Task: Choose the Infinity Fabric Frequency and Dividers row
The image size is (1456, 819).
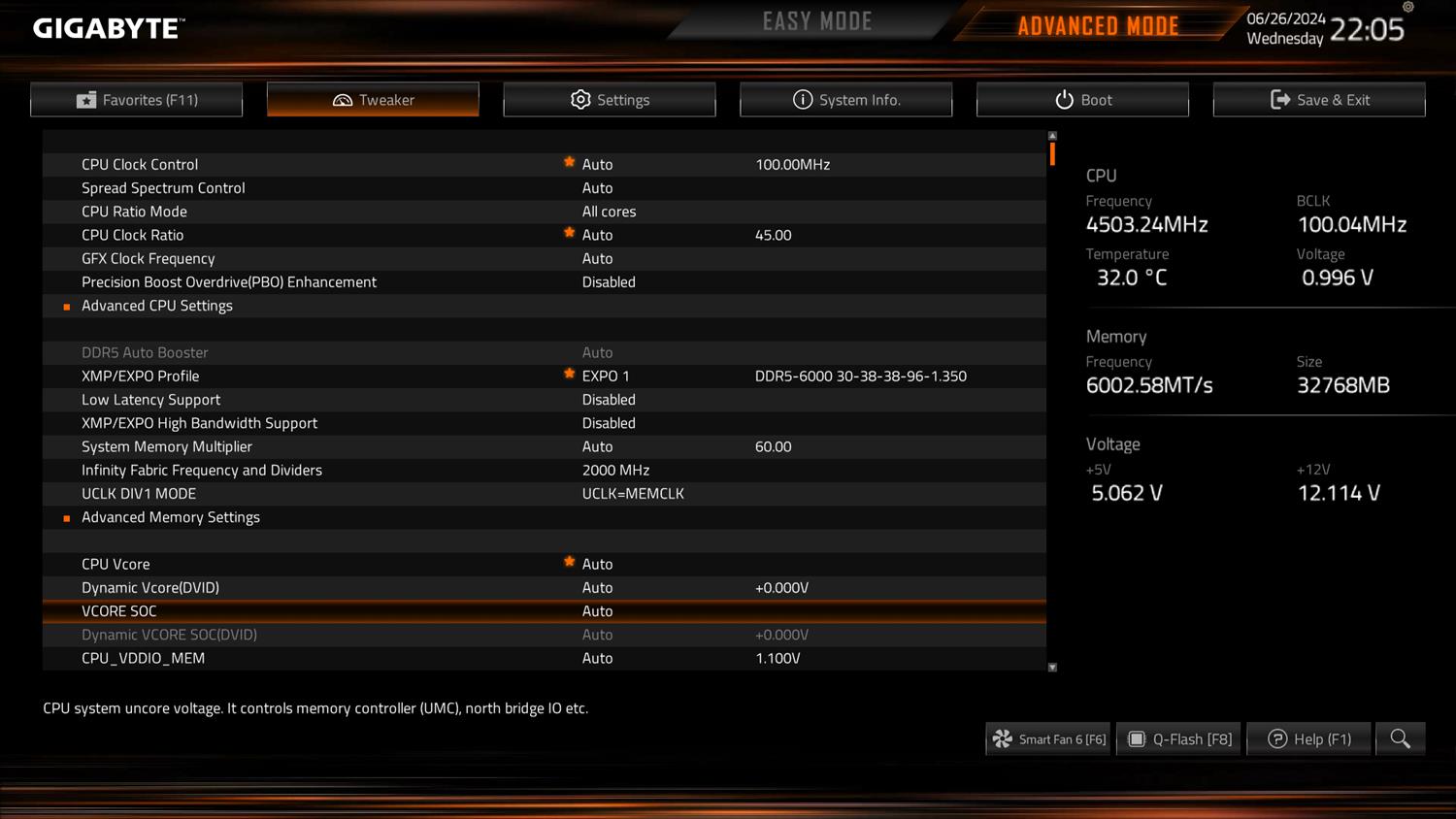Action: (x=202, y=471)
